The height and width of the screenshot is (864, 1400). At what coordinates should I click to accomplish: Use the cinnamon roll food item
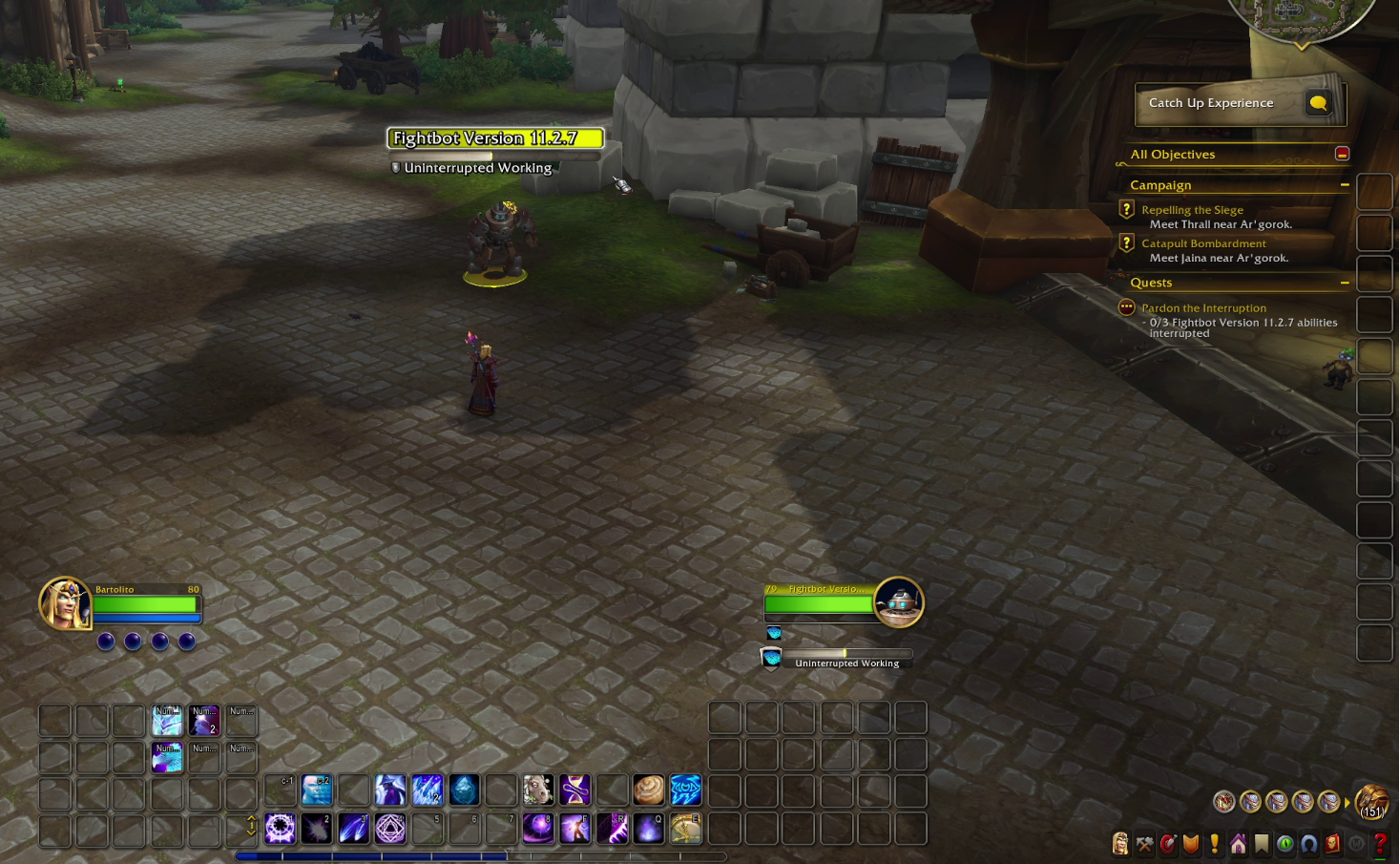pos(649,790)
